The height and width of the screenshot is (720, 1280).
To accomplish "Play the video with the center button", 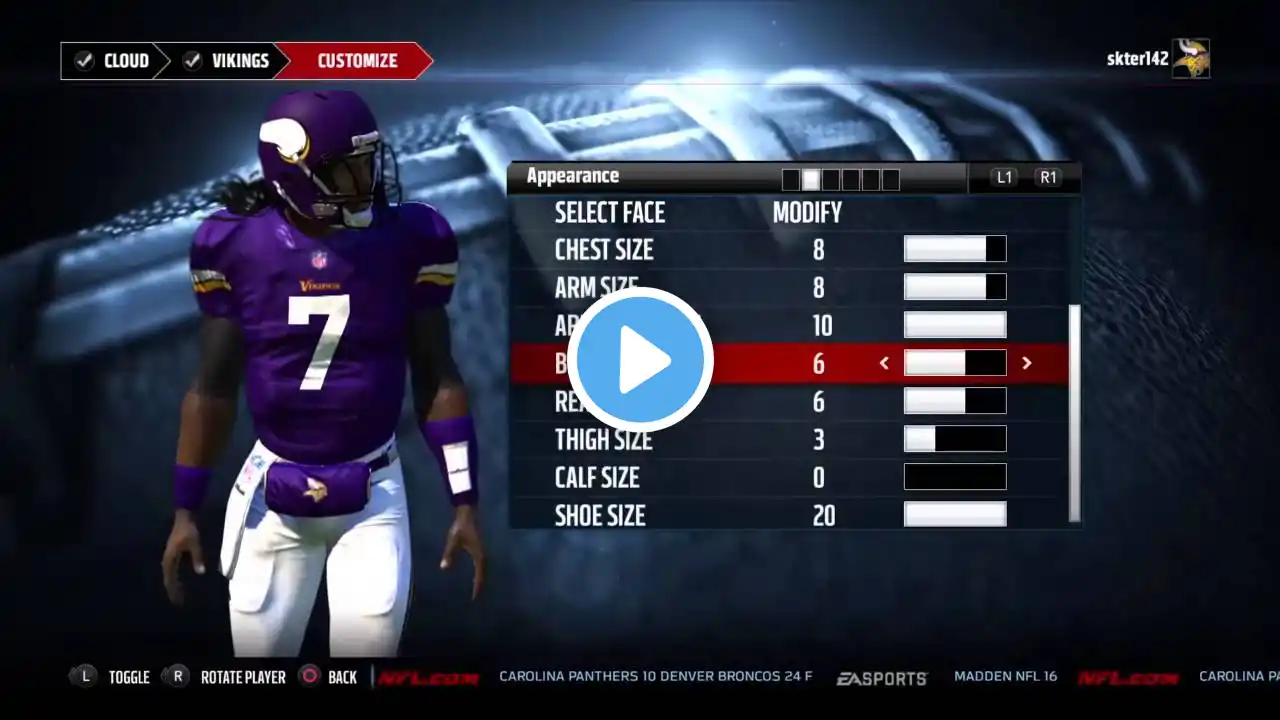I will tap(641, 360).
